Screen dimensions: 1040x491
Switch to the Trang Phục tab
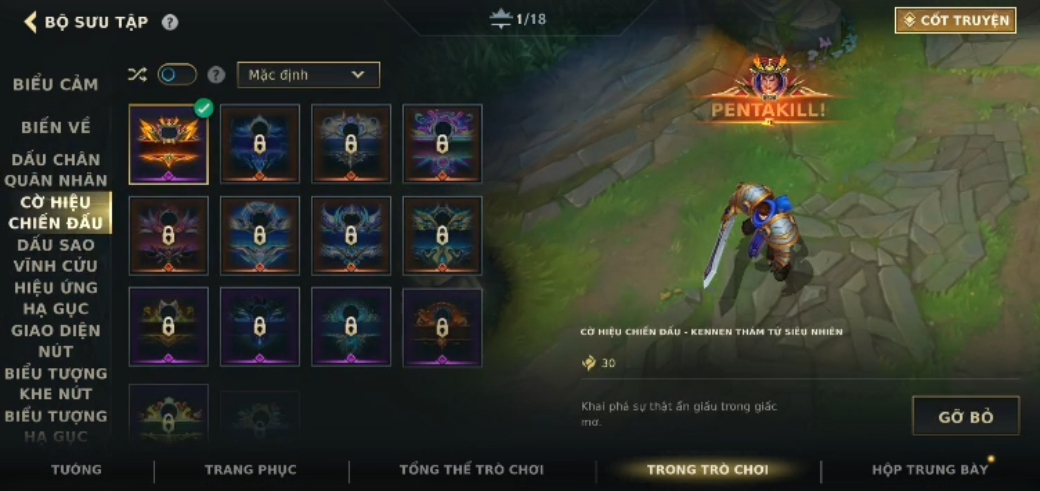point(250,470)
